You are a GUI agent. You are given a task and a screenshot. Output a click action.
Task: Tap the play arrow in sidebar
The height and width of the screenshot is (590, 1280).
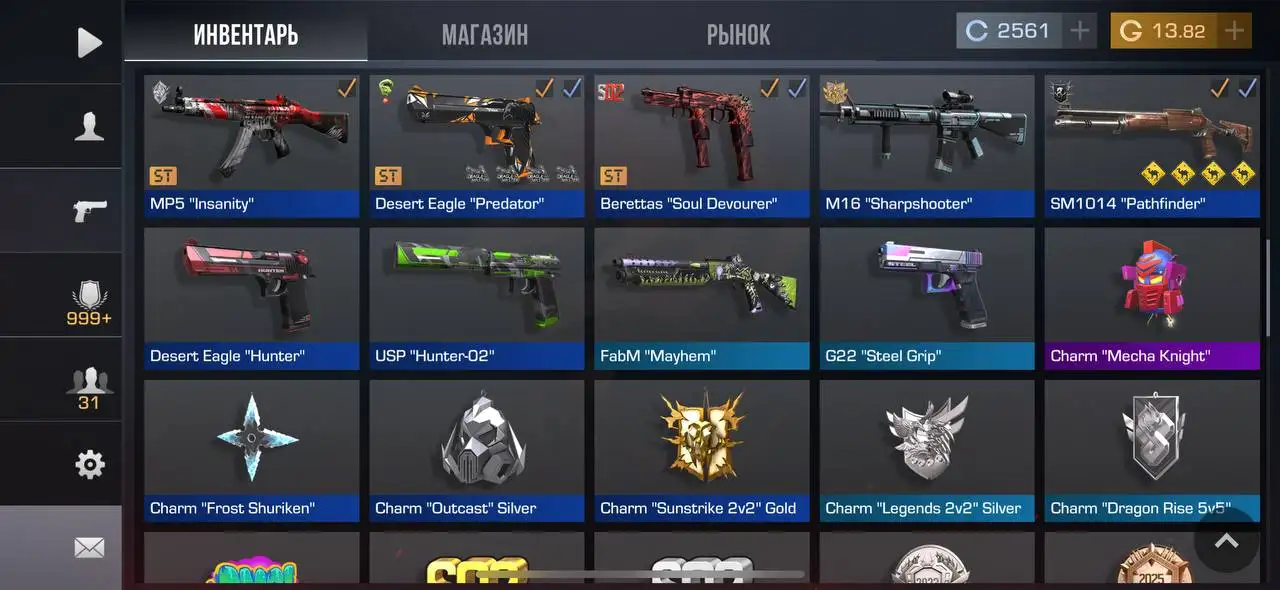click(x=89, y=42)
